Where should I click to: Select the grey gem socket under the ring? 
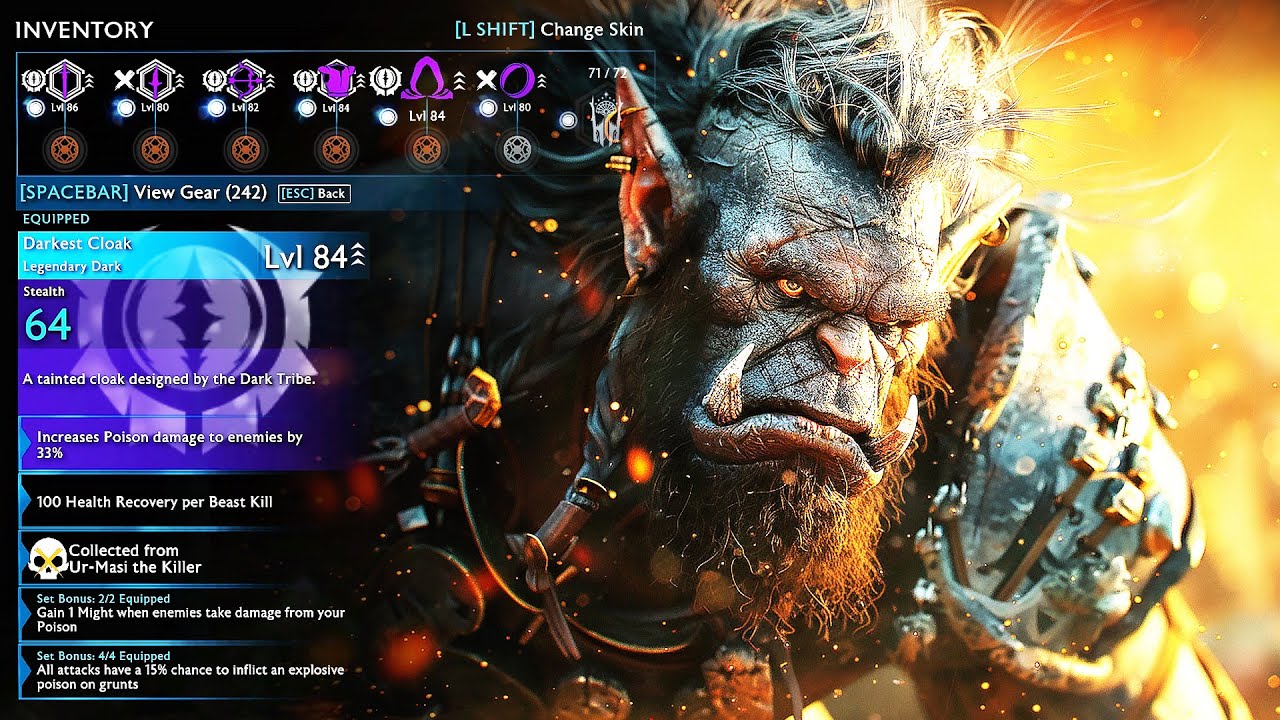click(516, 150)
